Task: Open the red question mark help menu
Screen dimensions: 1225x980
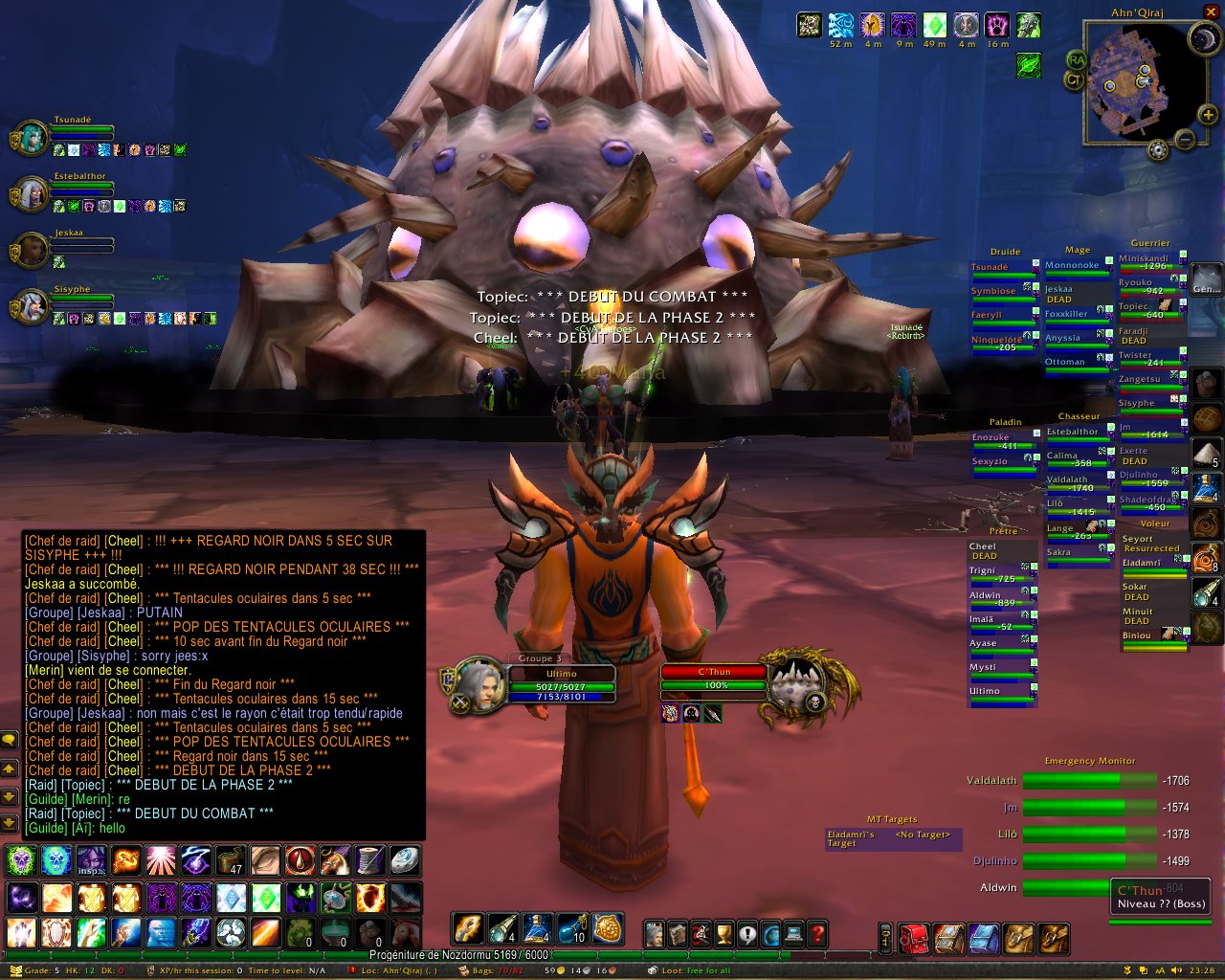Action: [817, 933]
